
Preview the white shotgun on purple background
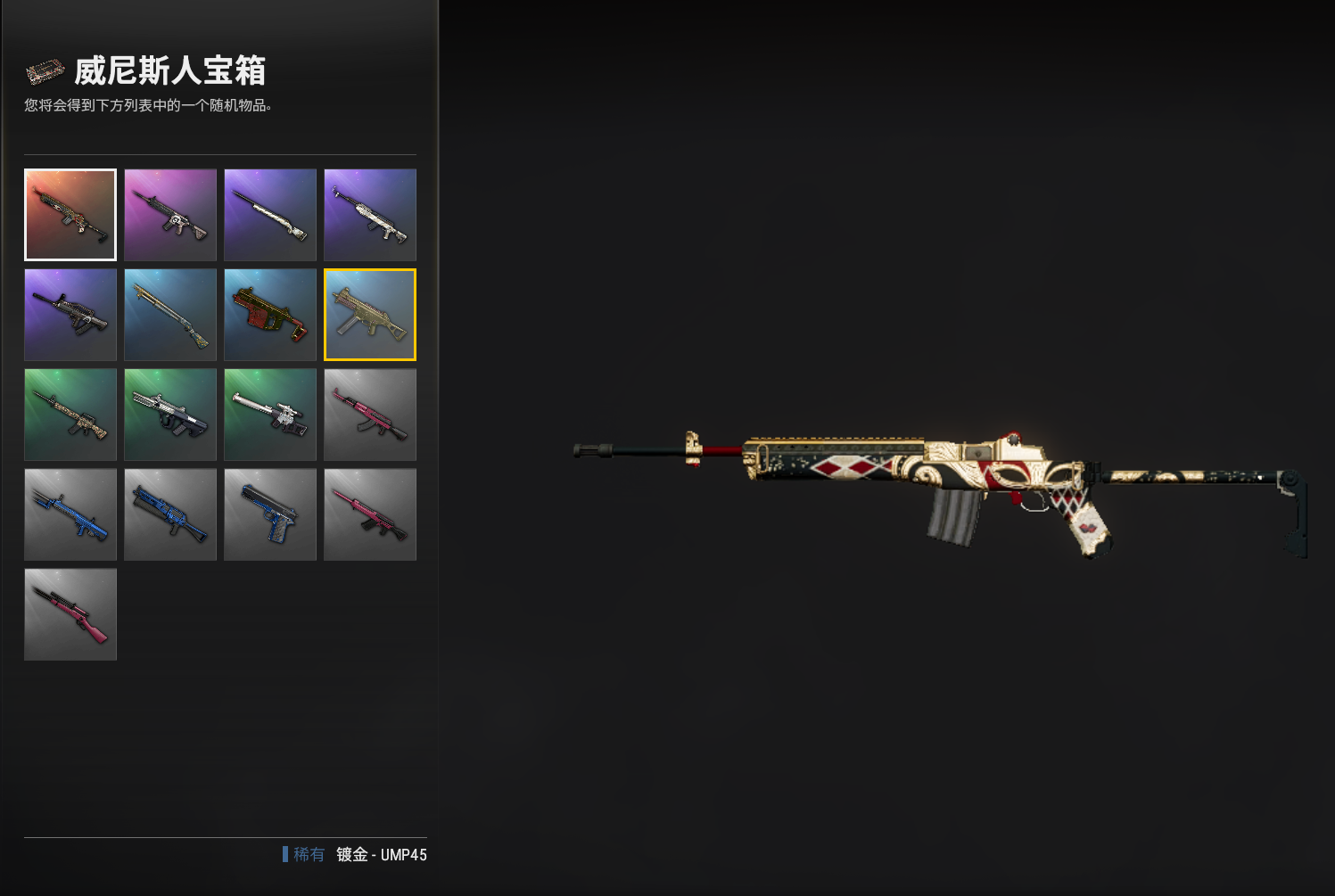(x=270, y=215)
